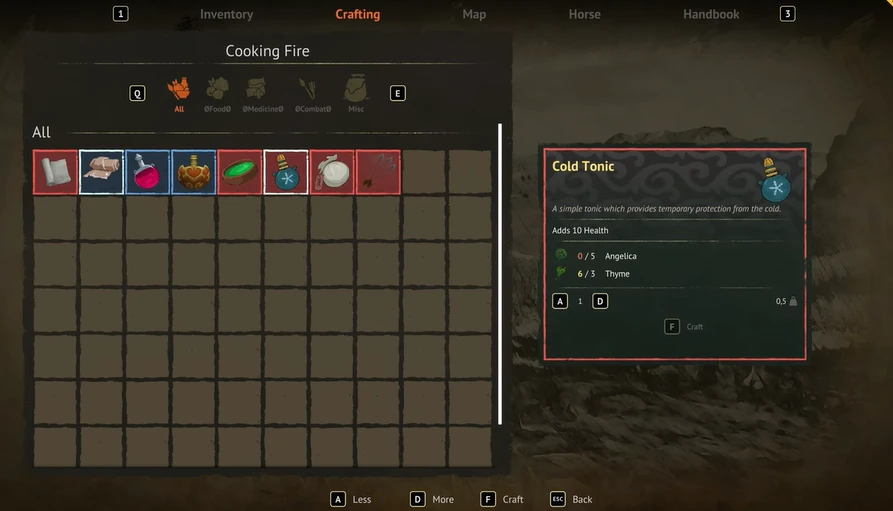Select the Crafting tab
The height and width of the screenshot is (511, 893).
point(357,14)
